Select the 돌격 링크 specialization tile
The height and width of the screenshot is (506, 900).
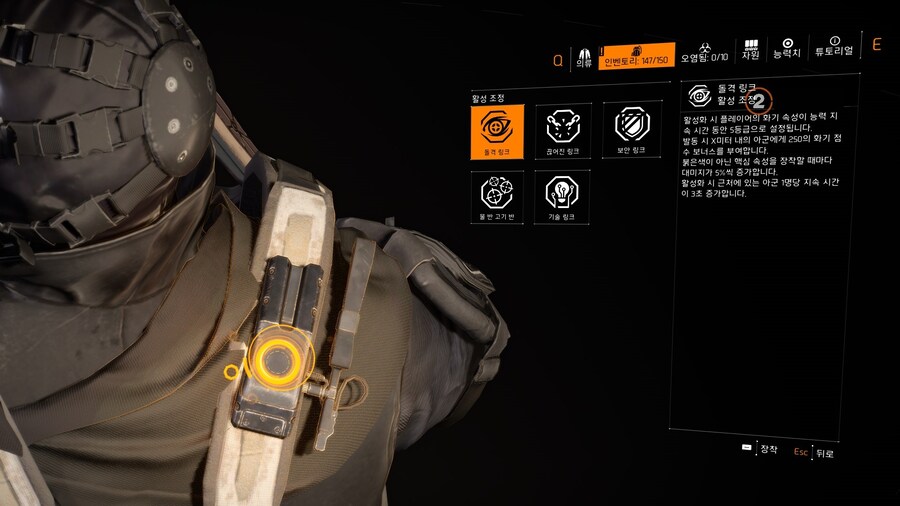[497, 131]
